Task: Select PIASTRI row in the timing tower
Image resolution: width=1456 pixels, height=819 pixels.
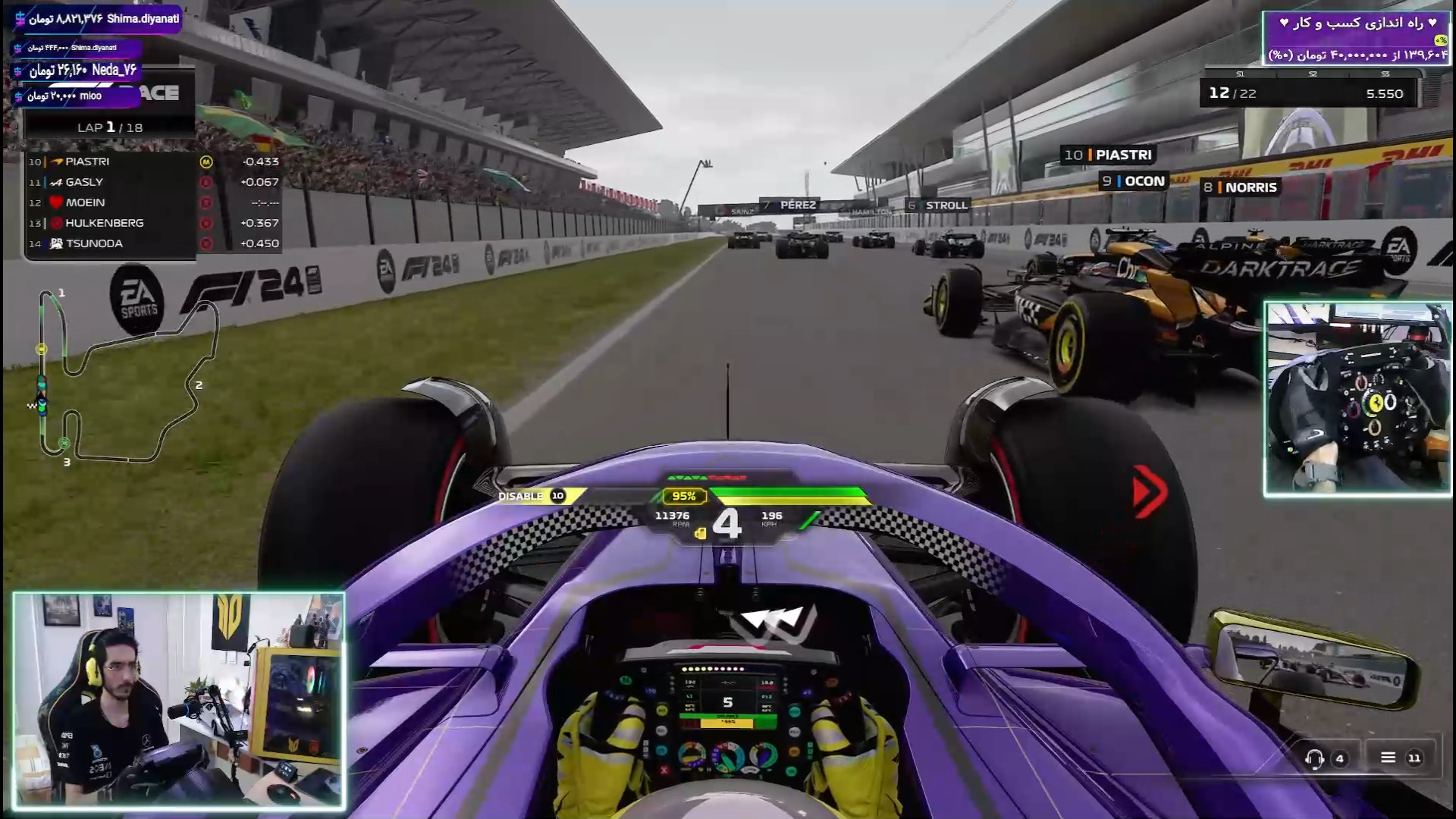Action: pyautogui.click(x=152, y=162)
